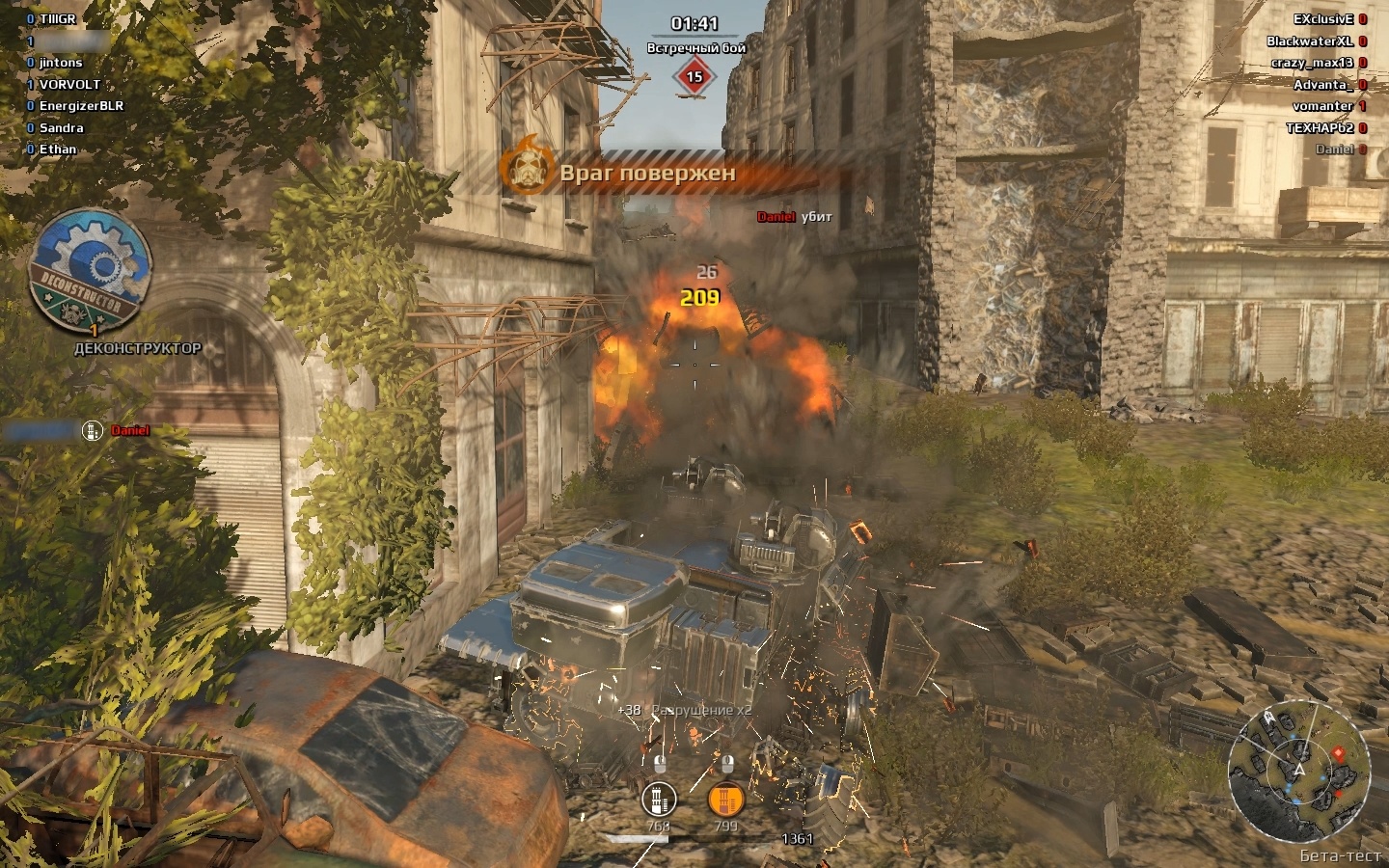Choose TEXHAPb2 enemy row

coord(1320,128)
